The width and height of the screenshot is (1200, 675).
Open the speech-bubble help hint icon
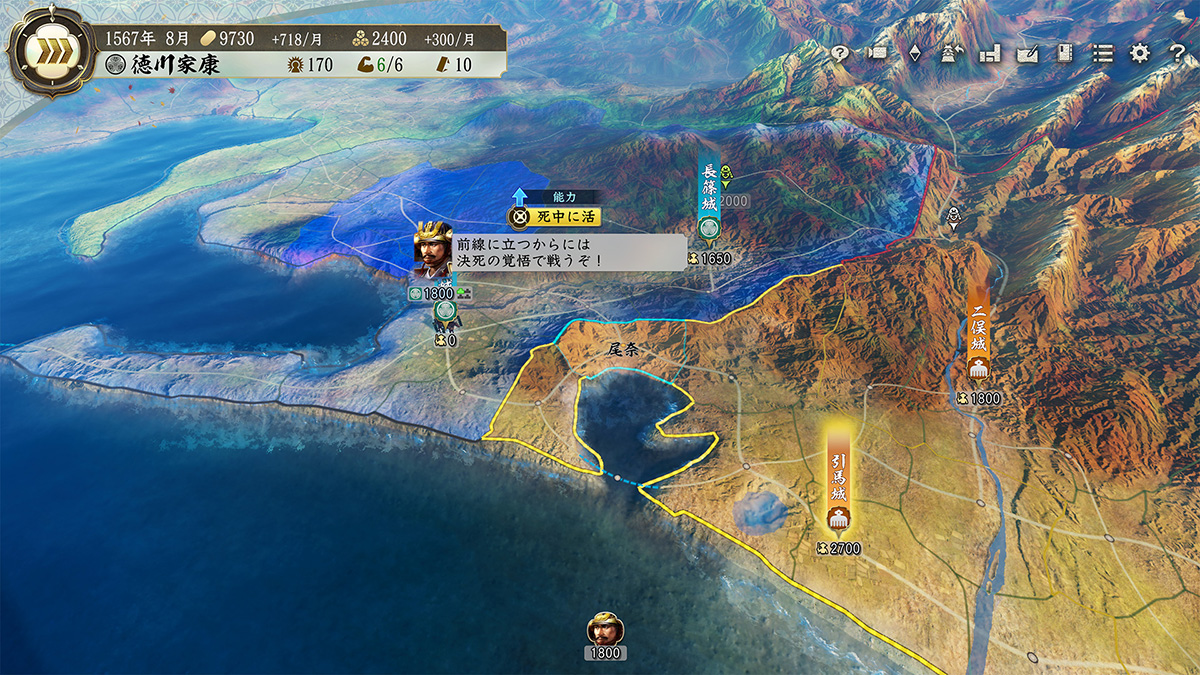click(840, 54)
